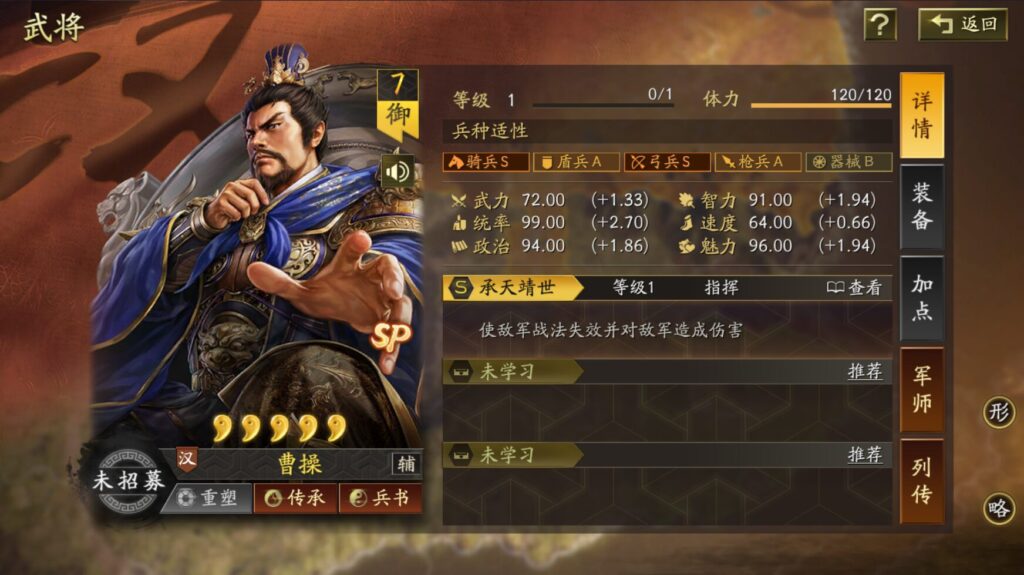
Task: View 承天靖世 skill details via 查看
Action: point(855,288)
